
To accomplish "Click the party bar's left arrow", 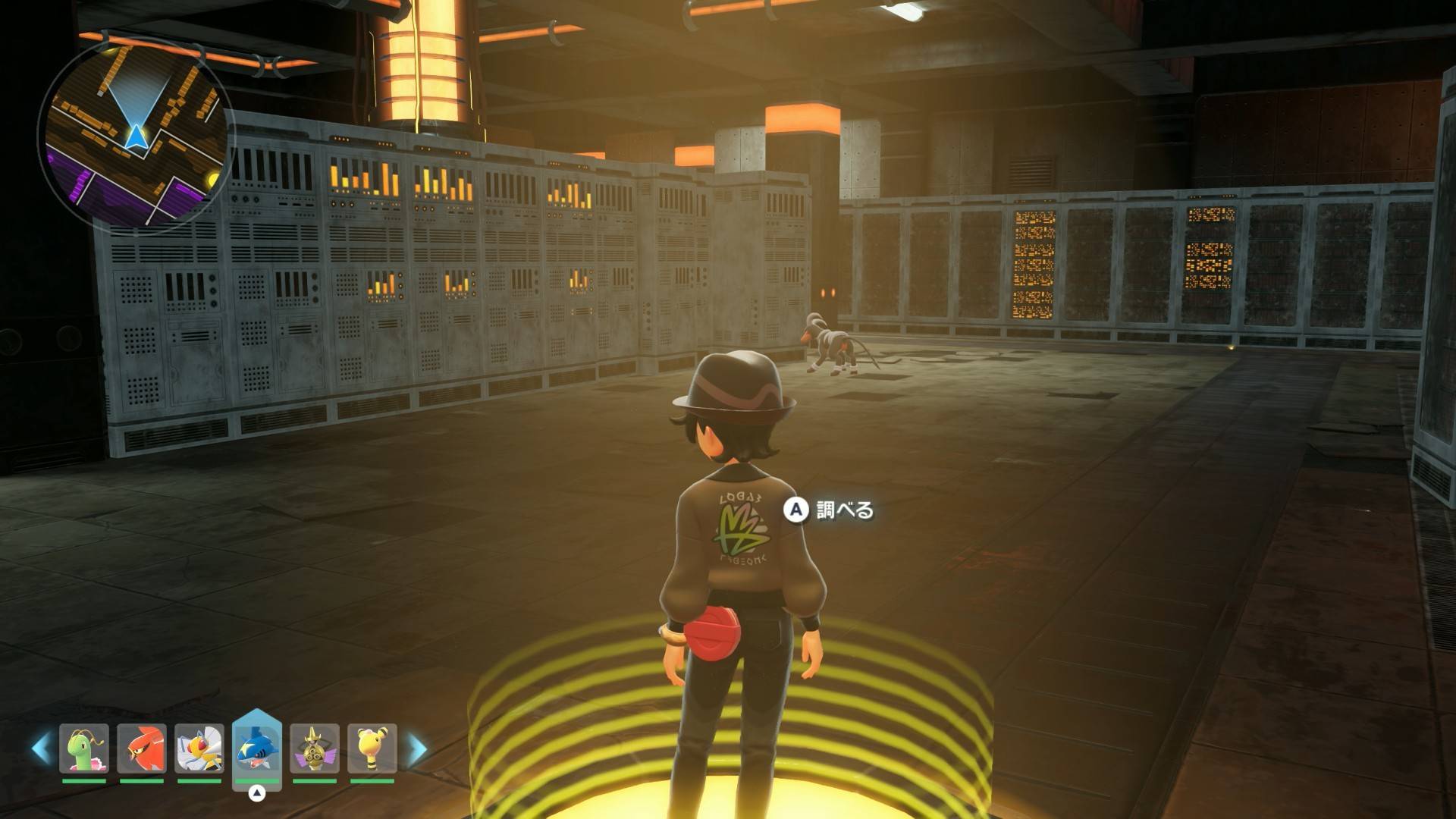I will 41,748.
